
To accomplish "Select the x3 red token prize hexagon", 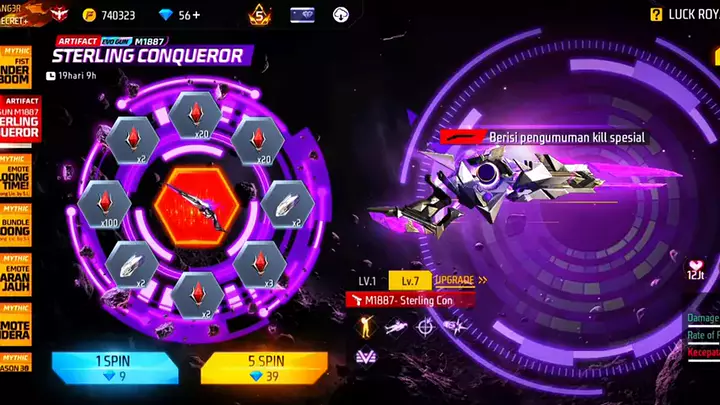I will point(255,264).
